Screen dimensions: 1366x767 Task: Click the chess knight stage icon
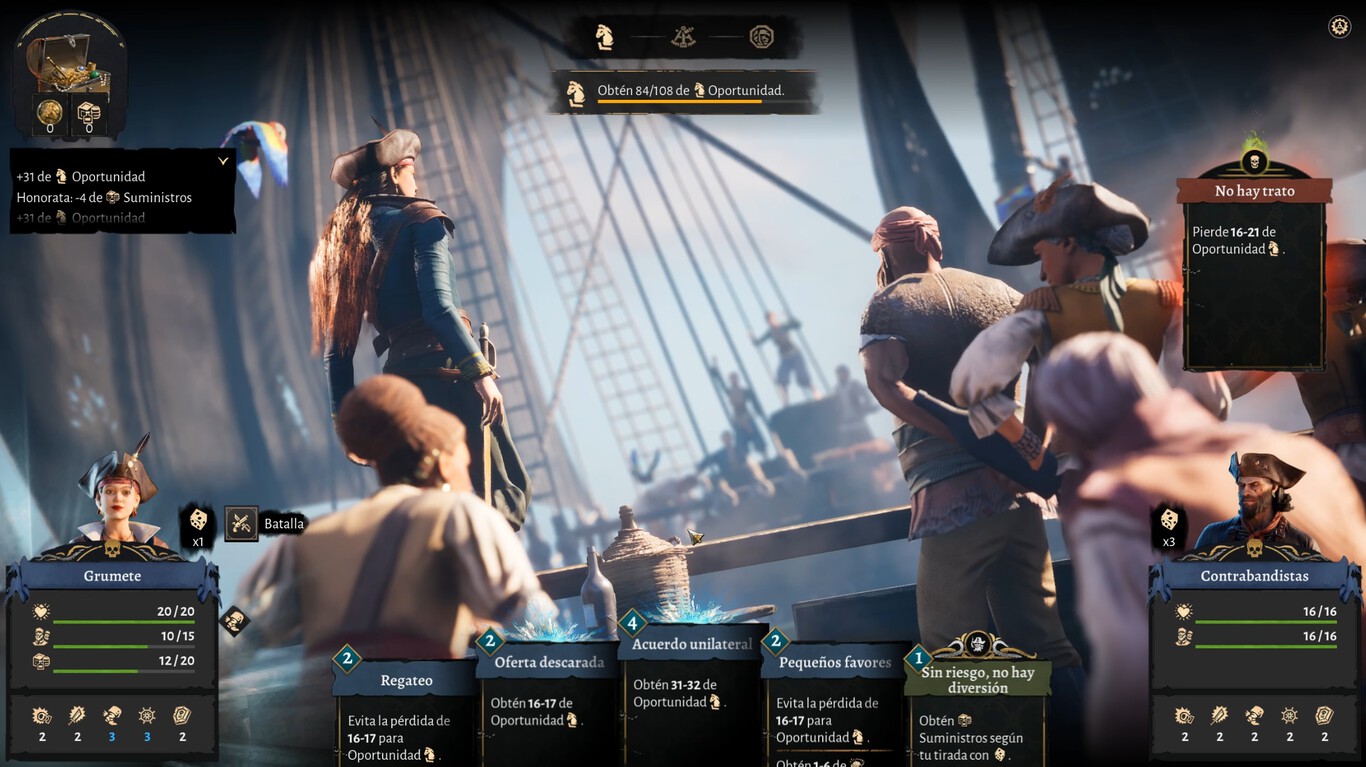(605, 37)
